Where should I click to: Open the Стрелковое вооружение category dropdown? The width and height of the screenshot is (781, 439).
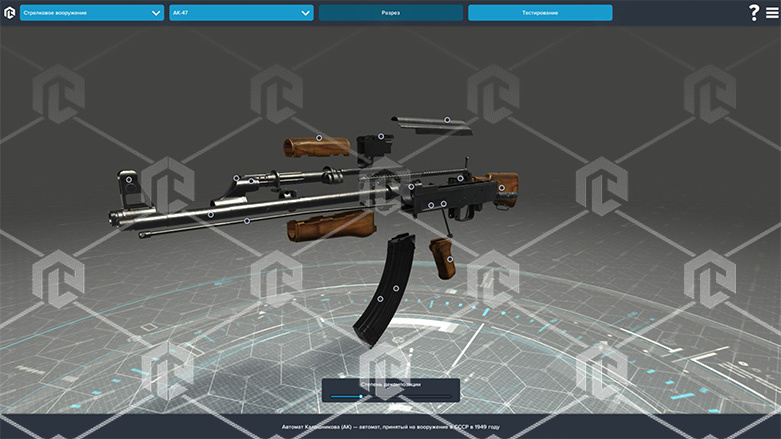[92, 13]
